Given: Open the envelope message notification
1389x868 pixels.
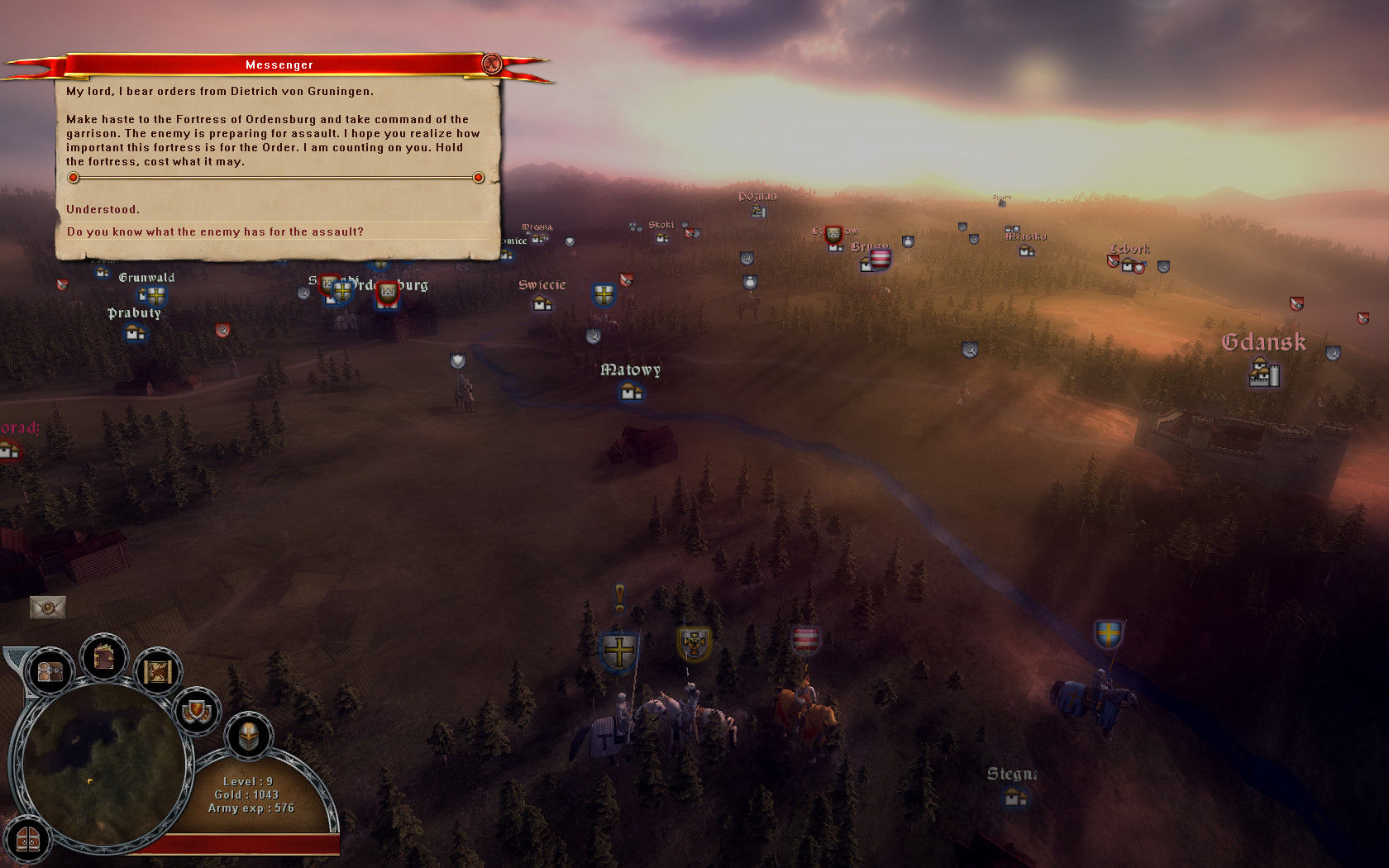Looking at the screenshot, I should (x=47, y=608).
